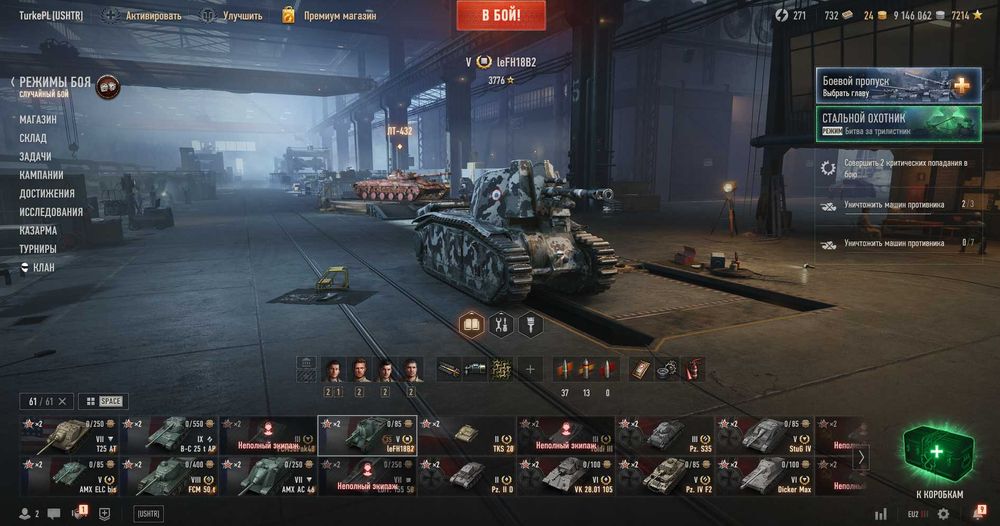Open settings via the gear icon
Image resolution: width=1000 pixels, height=526 pixels.
pyautogui.click(x=943, y=514)
